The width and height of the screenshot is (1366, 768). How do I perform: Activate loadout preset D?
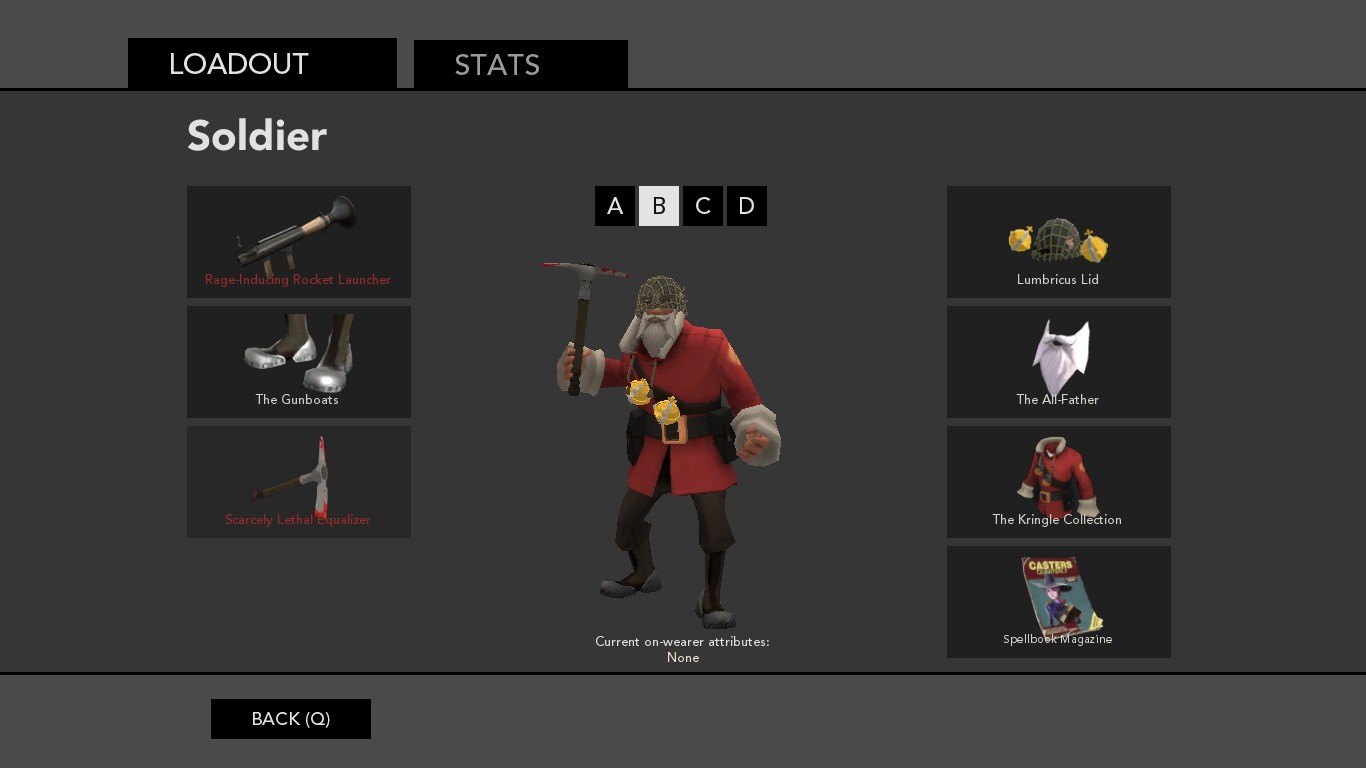747,206
